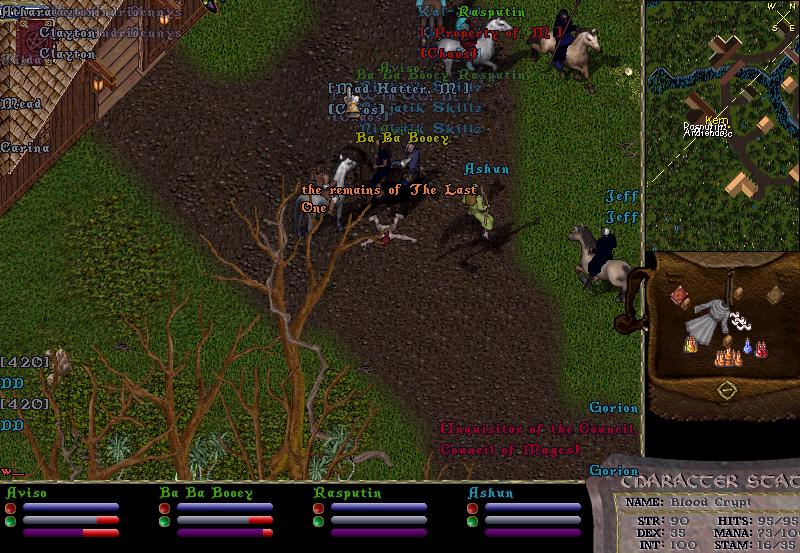Click the Character Status panel

pyautogui.click(x=700, y=515)
